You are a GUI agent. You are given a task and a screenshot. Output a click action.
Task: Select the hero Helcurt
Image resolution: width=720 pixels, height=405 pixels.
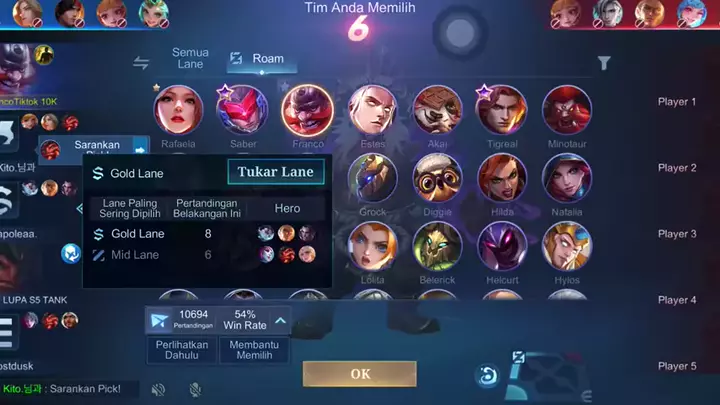[x=502, y=246]
